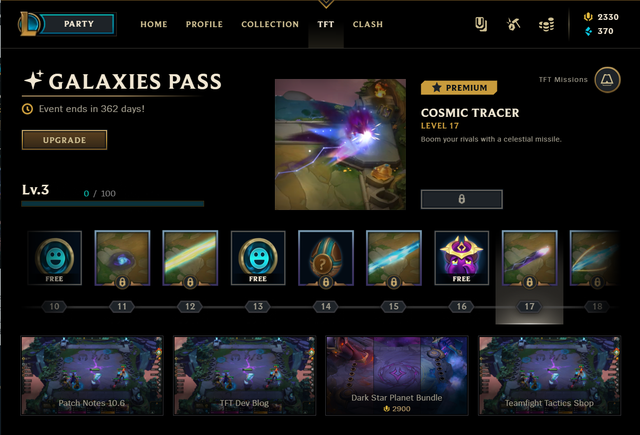Select the level 16 purple crown reward

[x=461, y=260]
